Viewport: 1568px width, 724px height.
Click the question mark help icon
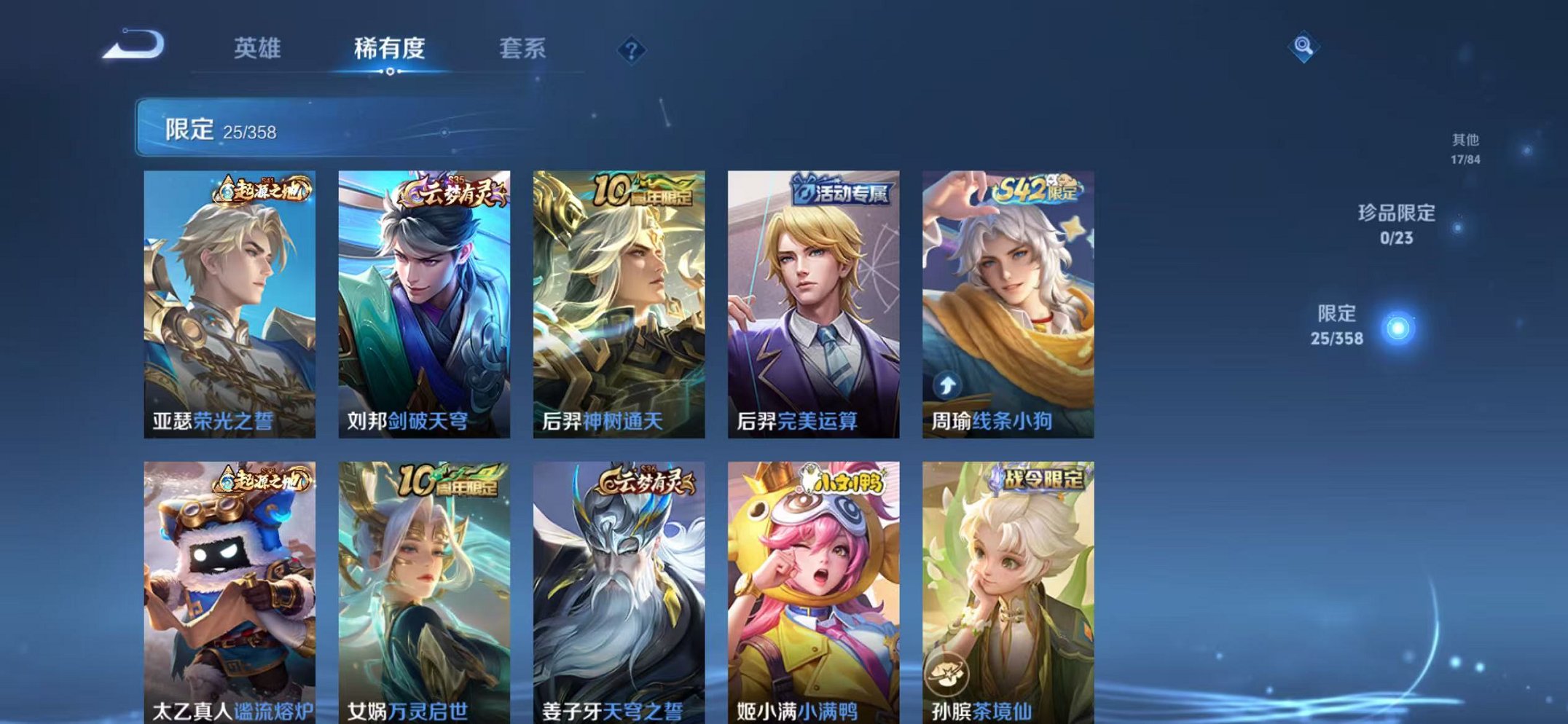[632, 50]
